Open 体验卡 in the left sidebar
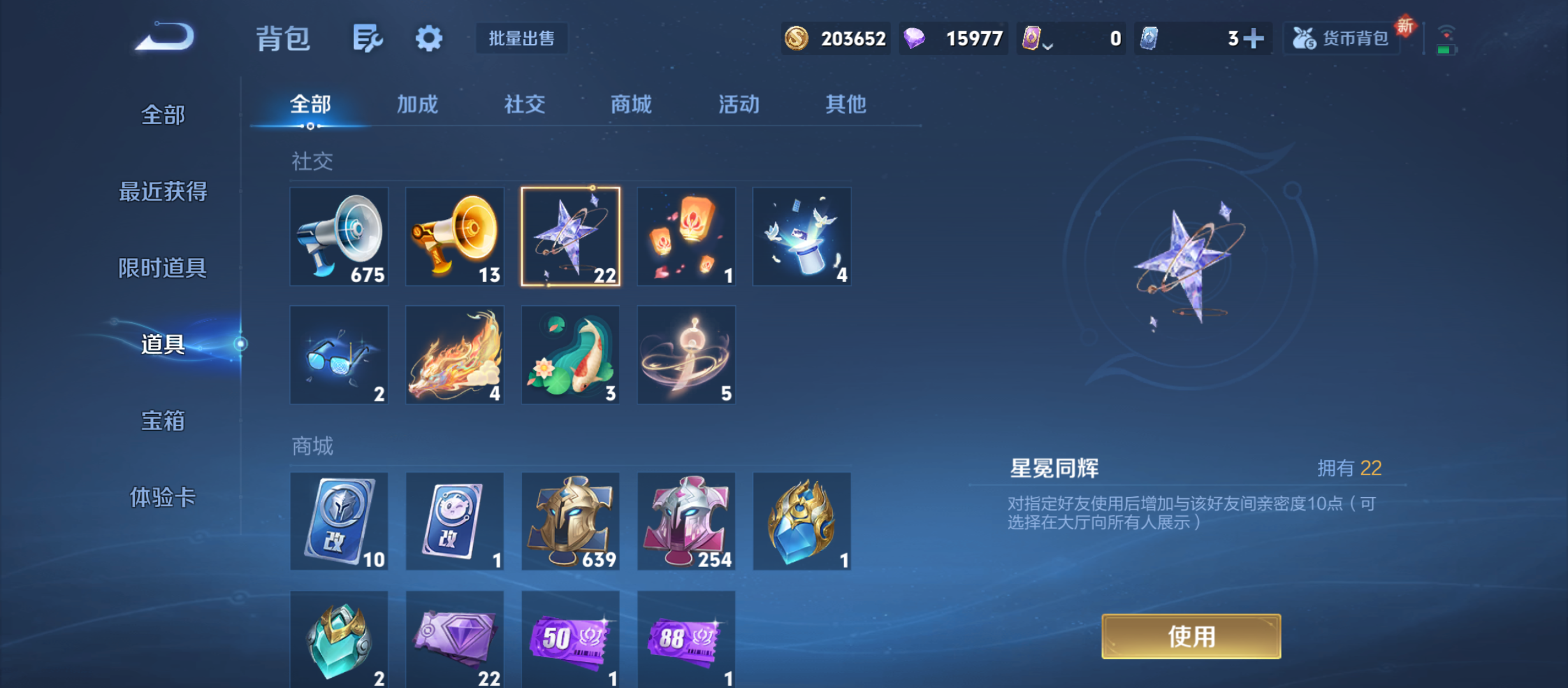This screenshot has width=1568, height=688. pos(163,499)
